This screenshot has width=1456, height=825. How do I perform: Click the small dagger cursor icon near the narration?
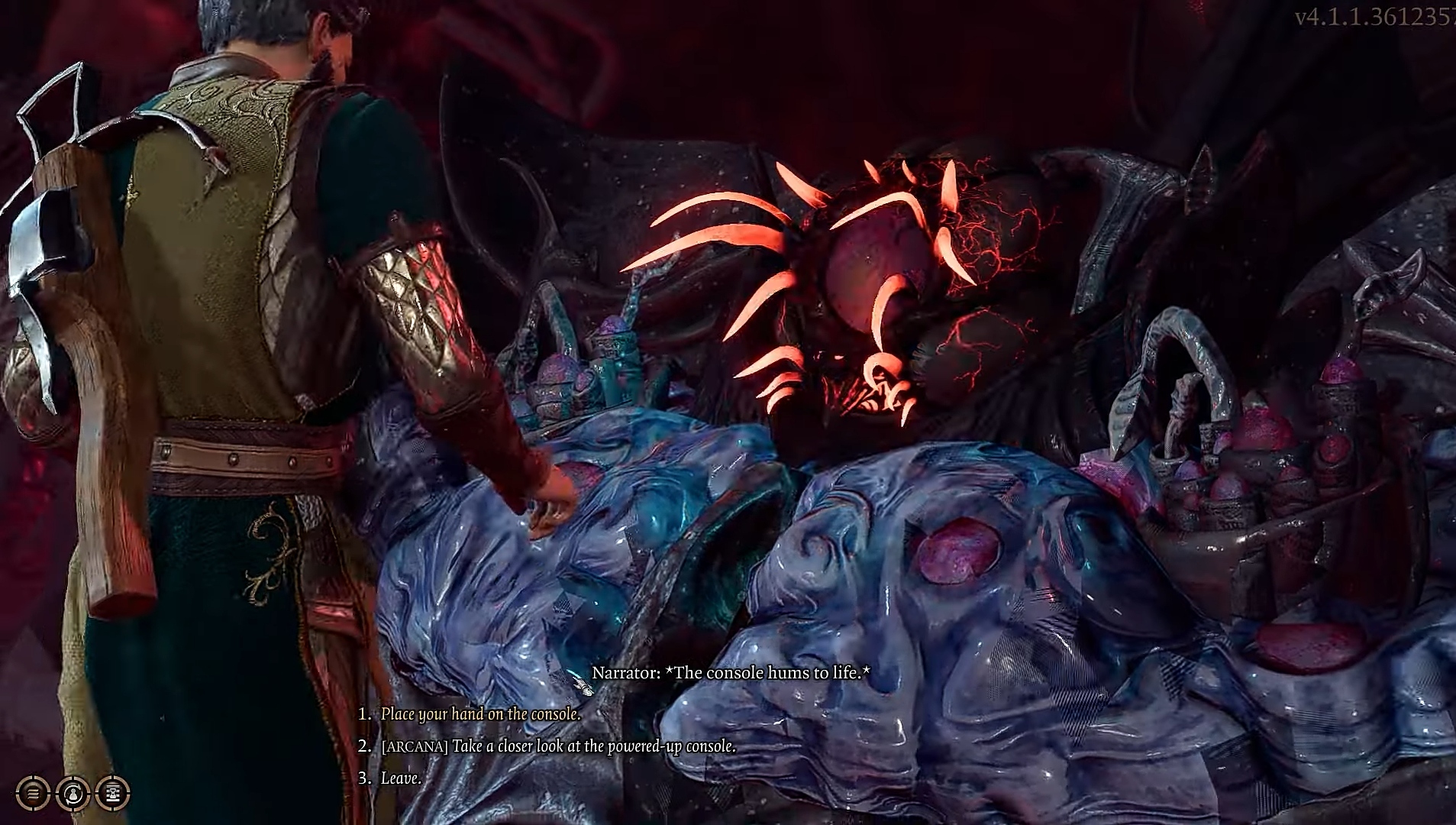tap(583, 684)
